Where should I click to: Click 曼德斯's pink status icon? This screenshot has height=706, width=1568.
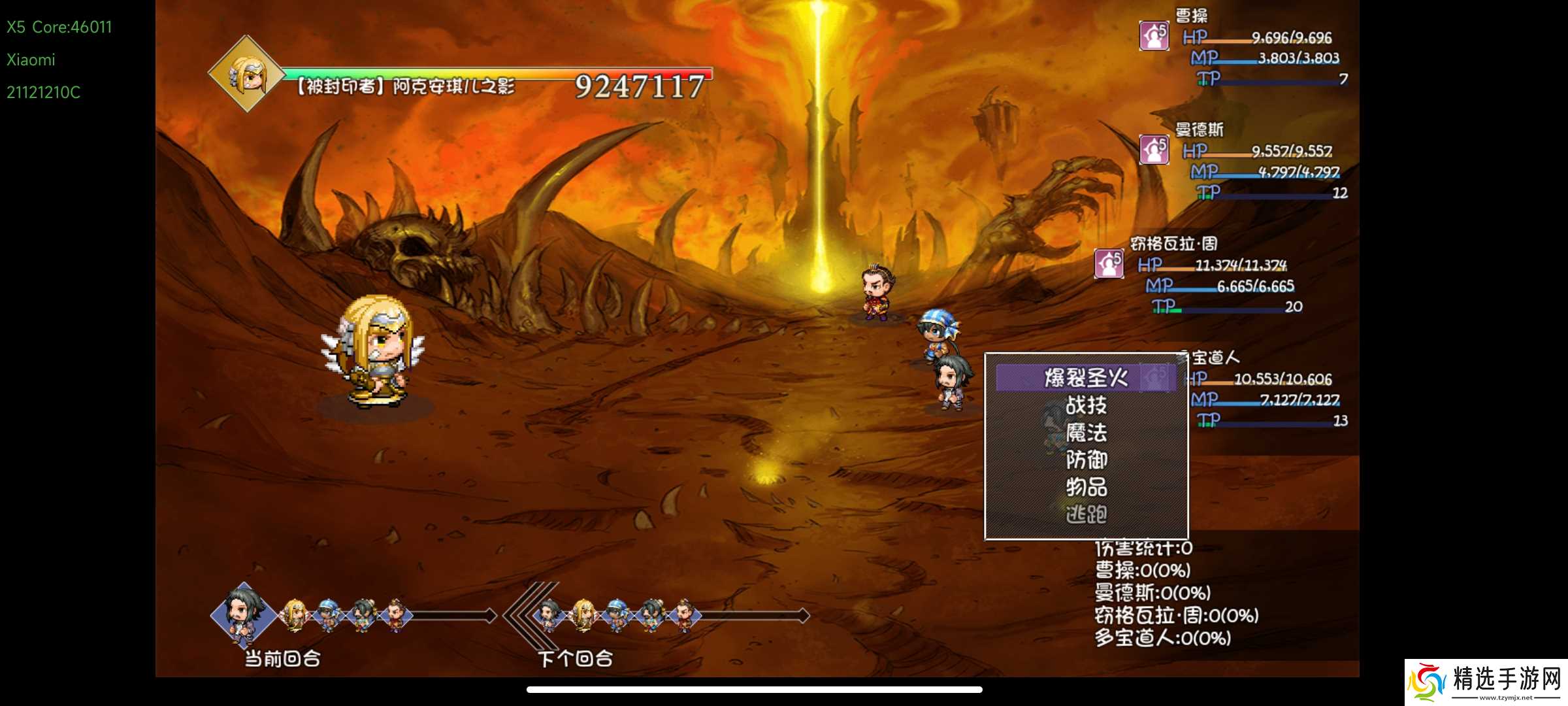[1154, 149]
